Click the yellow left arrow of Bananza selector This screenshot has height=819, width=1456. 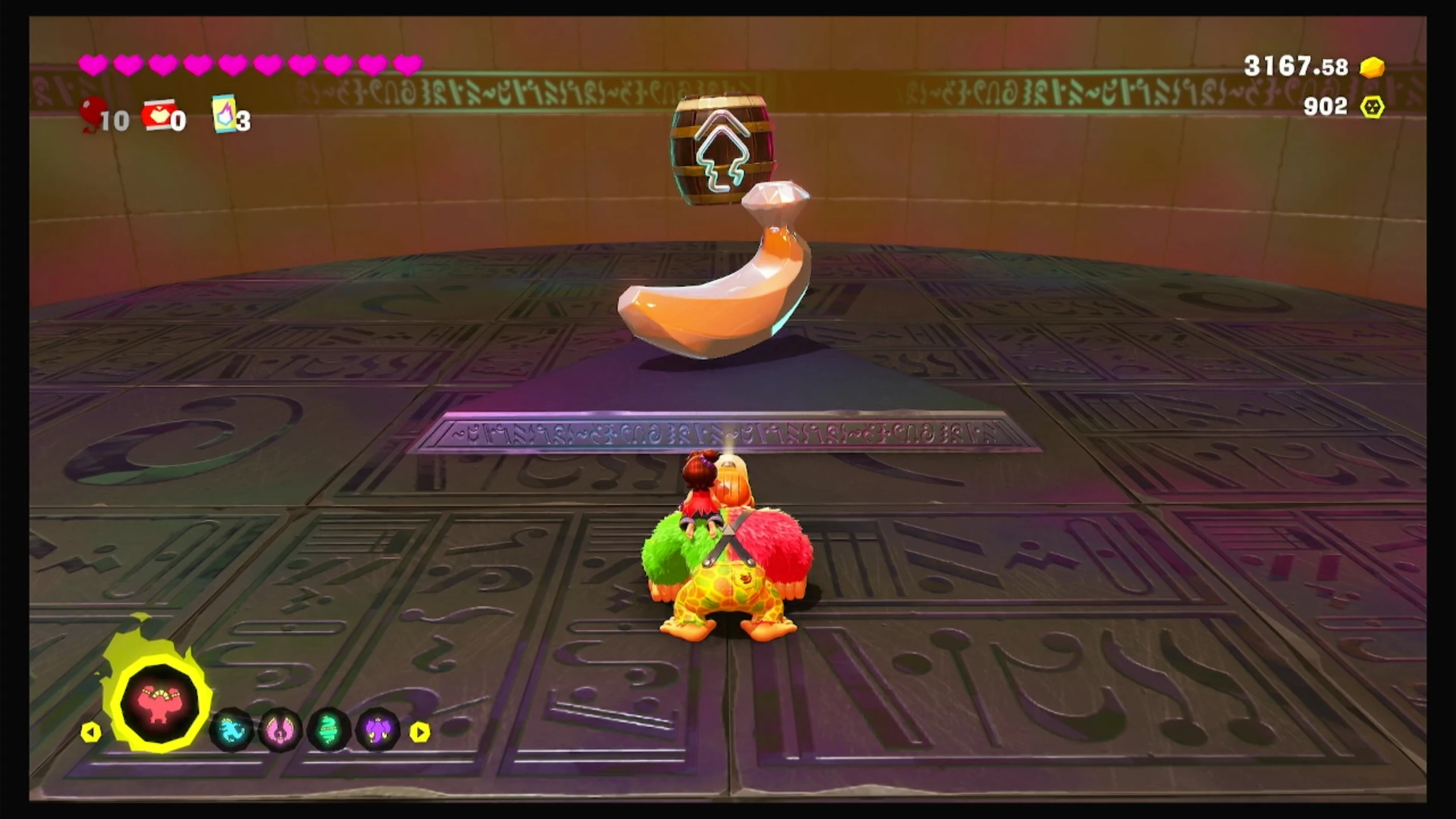pyautogui.click(x=91, y=732)
